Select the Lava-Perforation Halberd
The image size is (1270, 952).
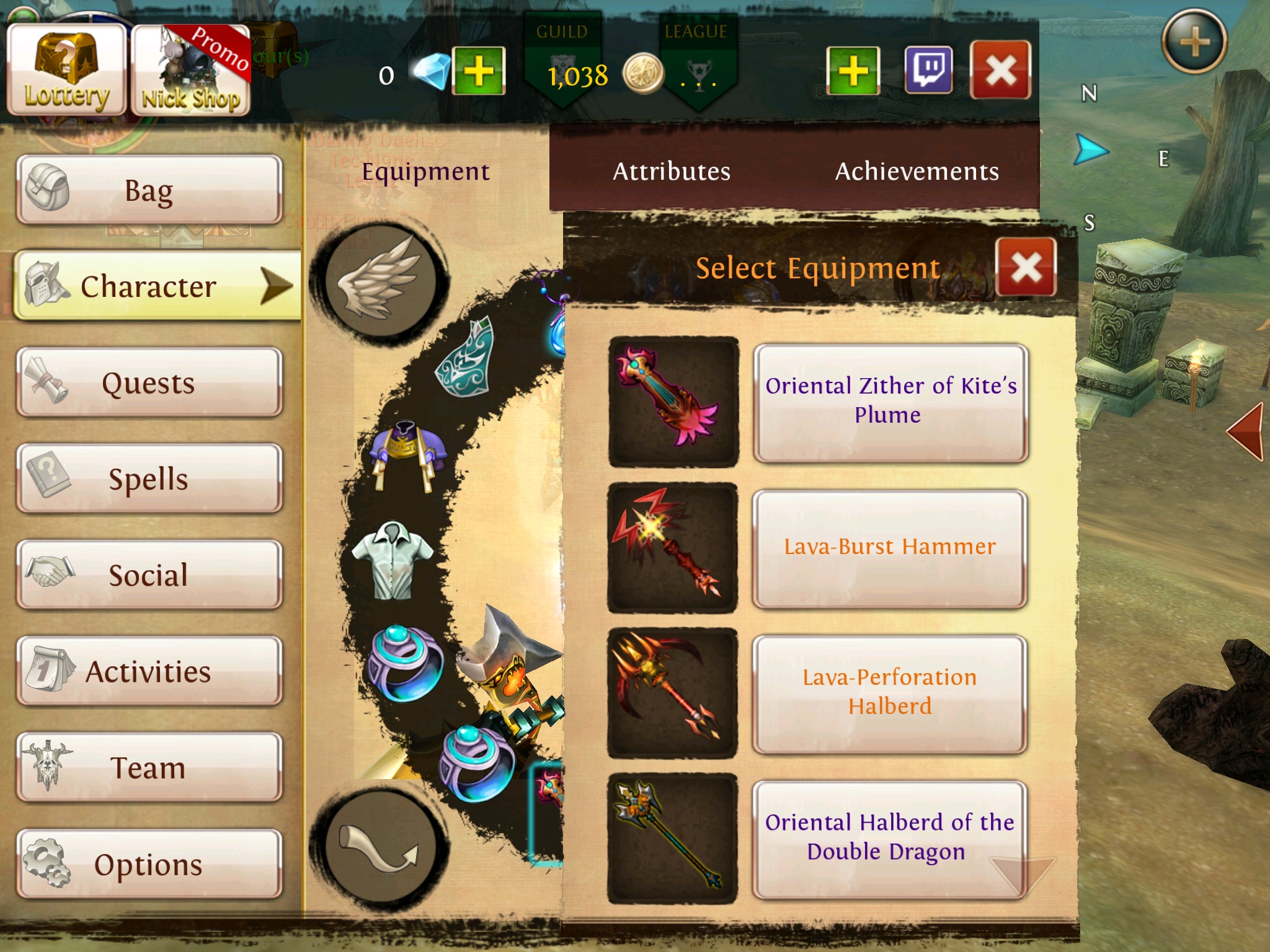click(x=890, y=693)
